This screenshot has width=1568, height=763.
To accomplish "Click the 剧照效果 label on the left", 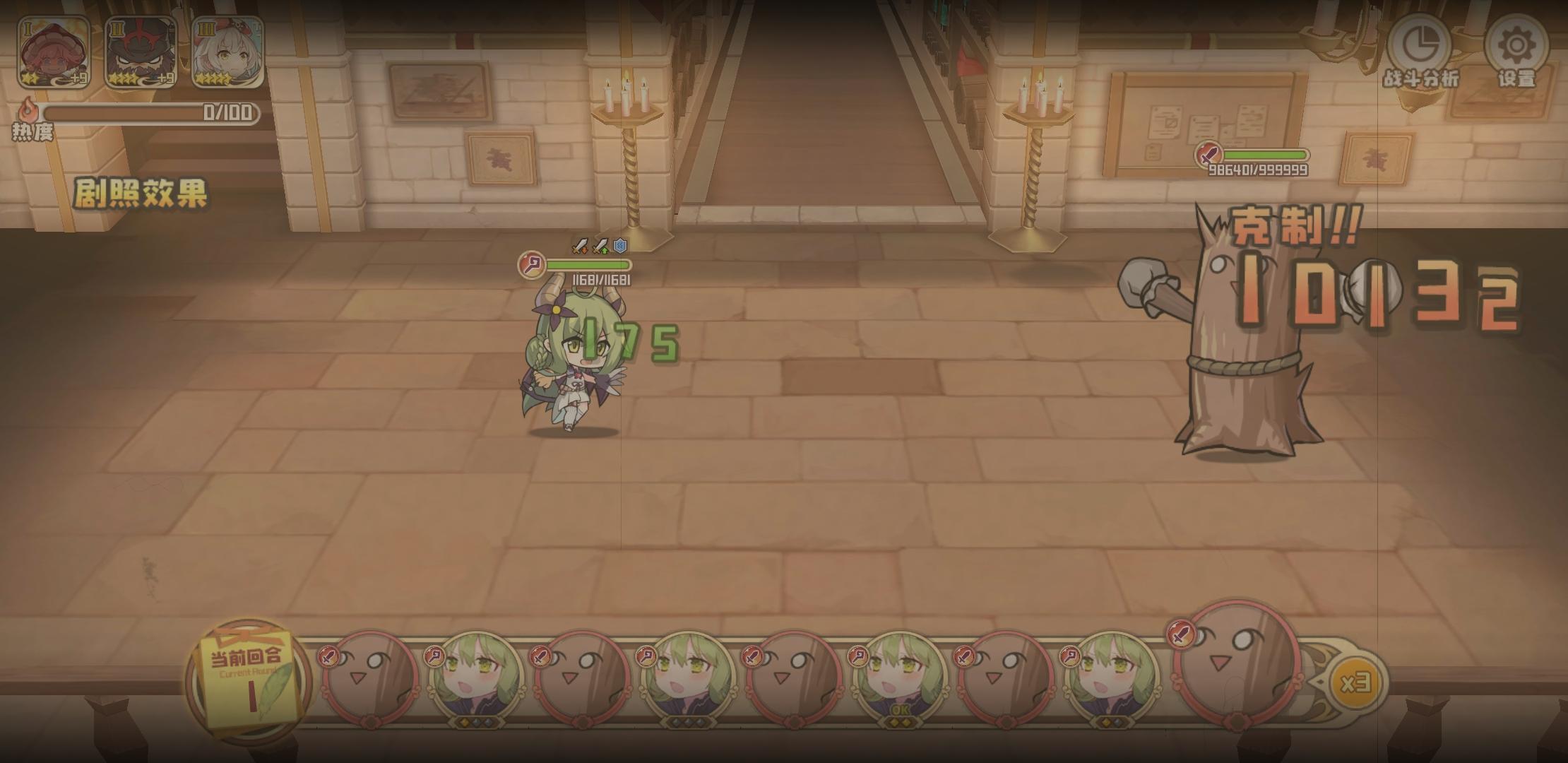I will point(141,191).
